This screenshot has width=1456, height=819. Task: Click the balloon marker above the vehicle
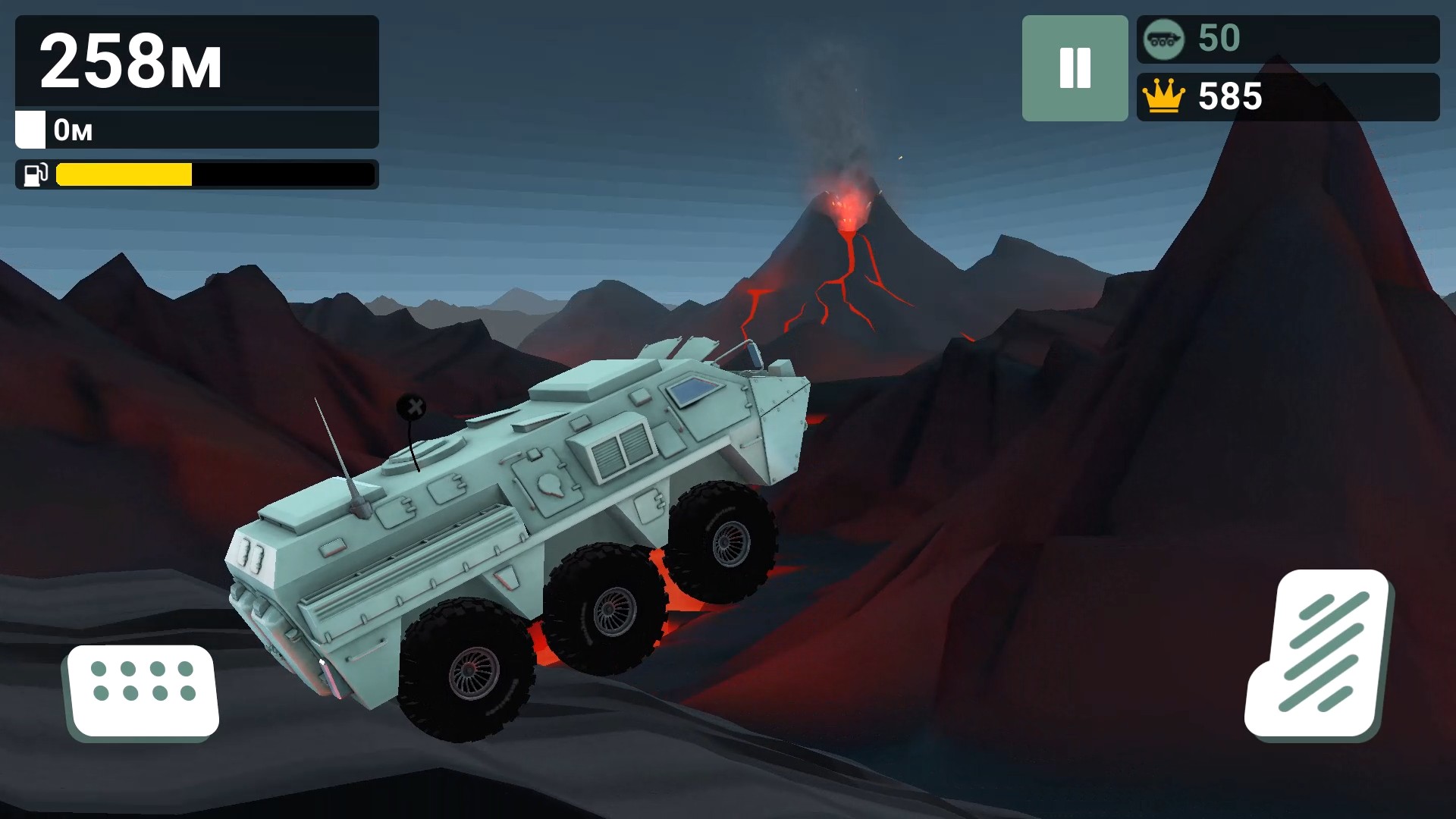pos(412,407)
